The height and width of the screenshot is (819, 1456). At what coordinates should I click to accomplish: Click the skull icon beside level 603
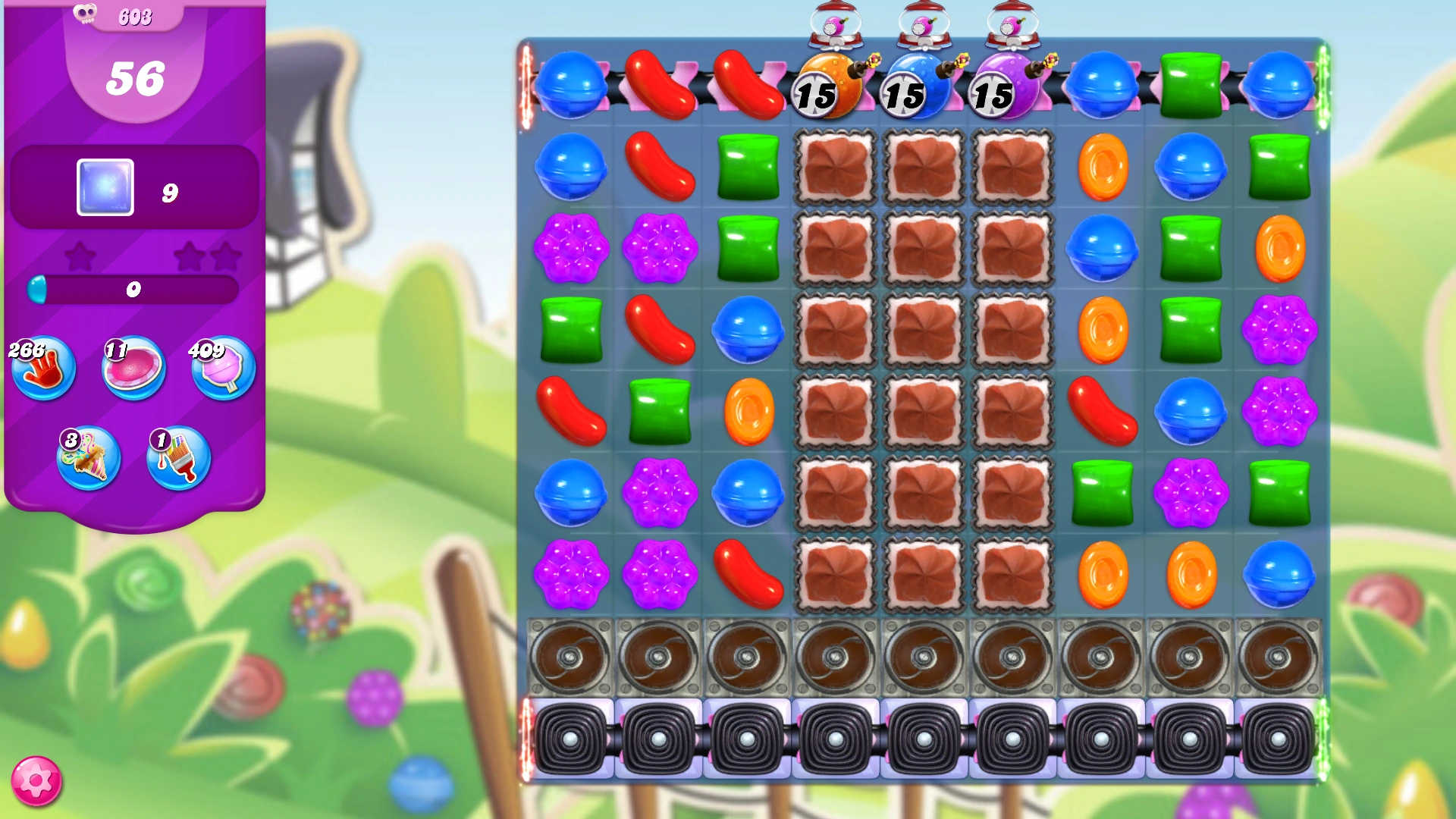click(85, 13)
